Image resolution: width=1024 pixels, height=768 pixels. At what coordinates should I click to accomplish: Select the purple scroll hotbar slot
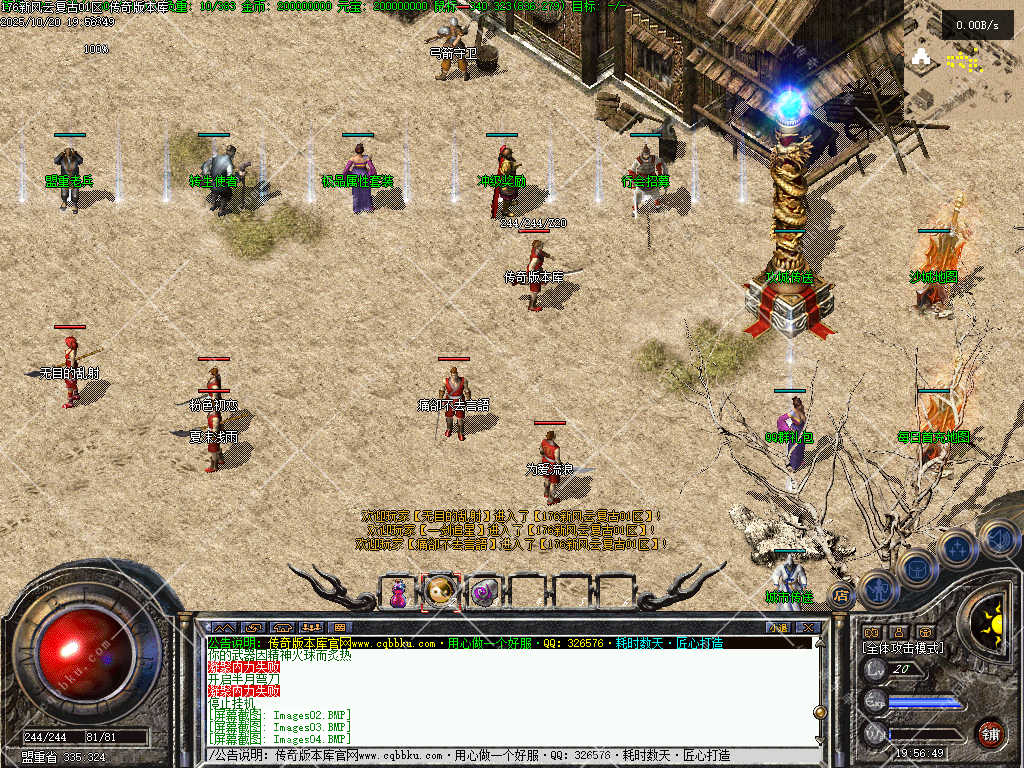[x=484, y=593]
